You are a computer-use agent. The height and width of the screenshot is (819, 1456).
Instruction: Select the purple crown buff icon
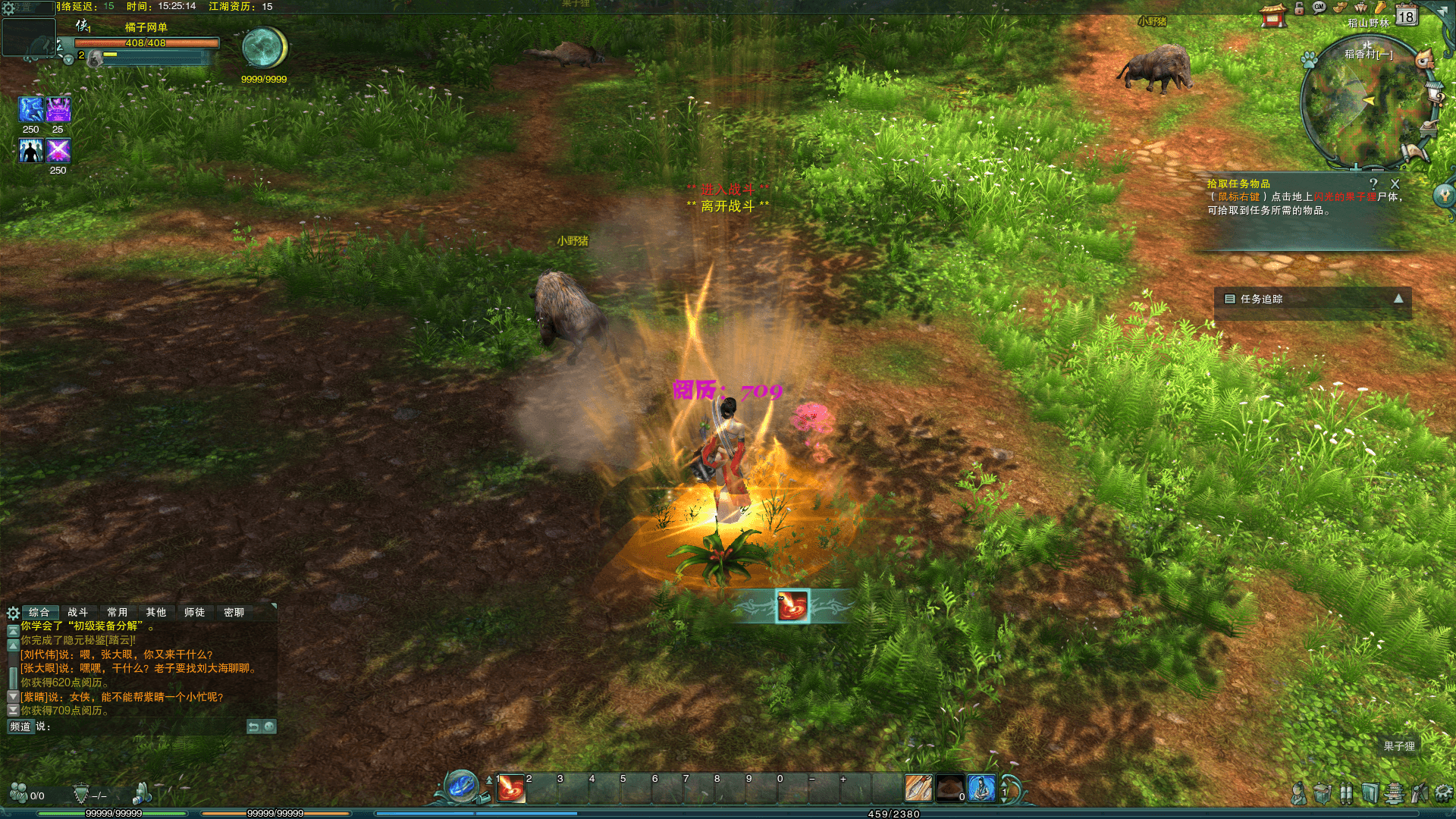pyautogui.click(x=58, y=109)
